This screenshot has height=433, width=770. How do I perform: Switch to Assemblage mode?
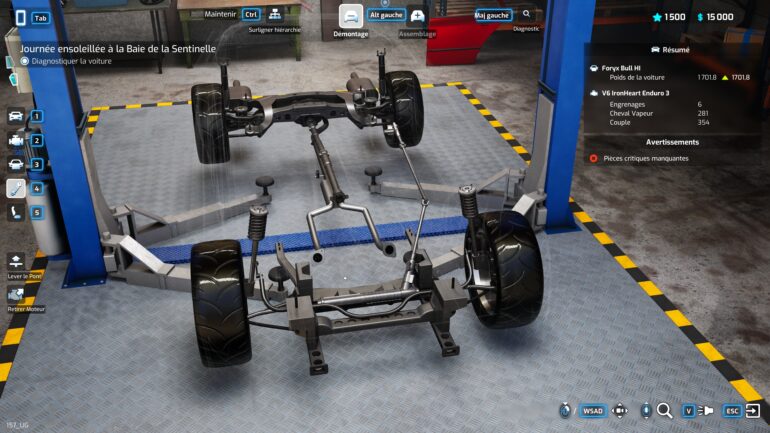click(418, 16)
